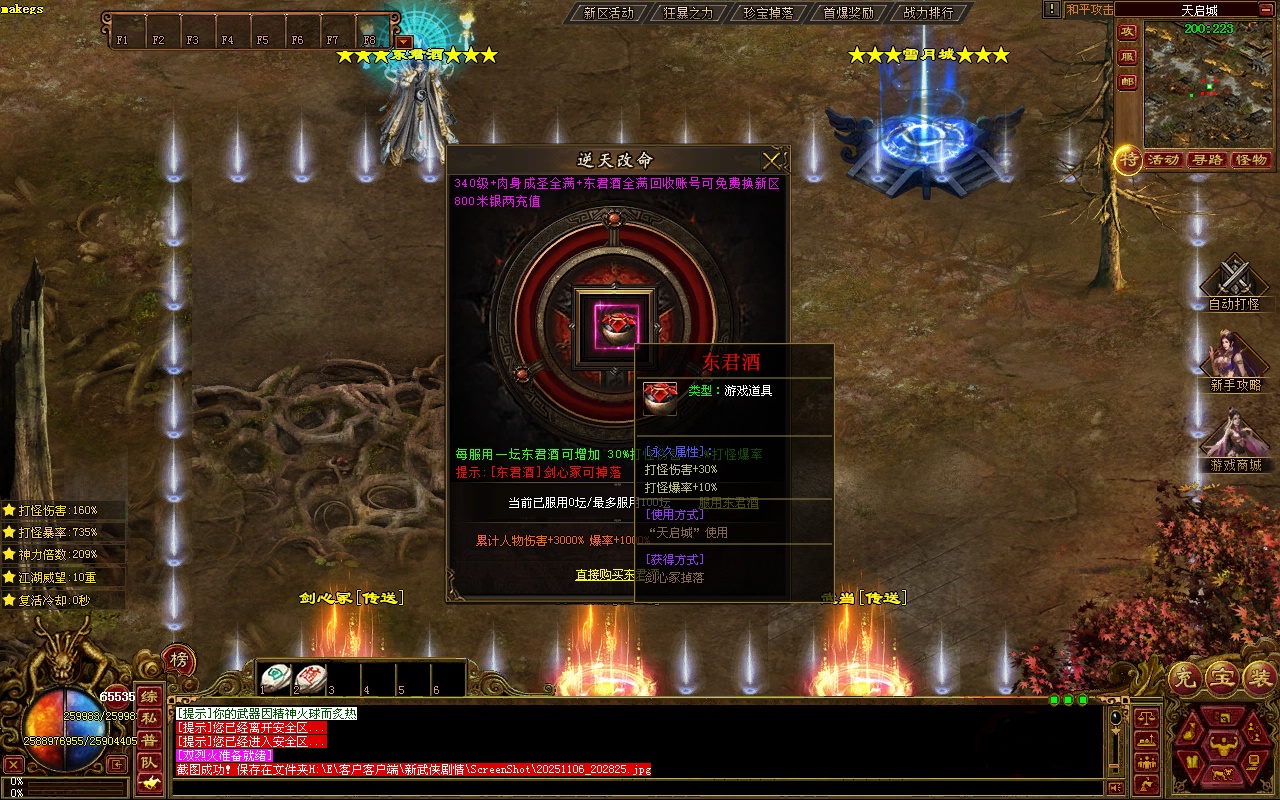Screen dimensions: 1280x800
Task: Open the 首爆奖励 top menu
Action: coord(848,13)
